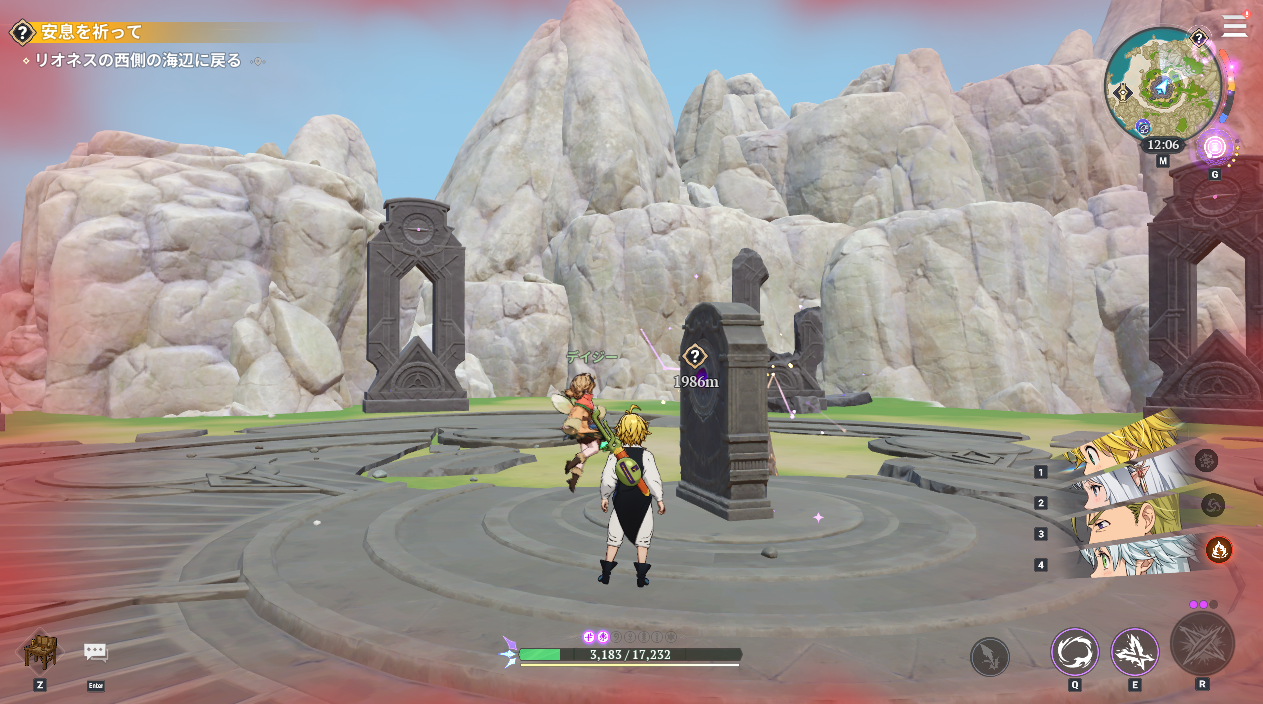Select the quest marker on the minimap edge
Viewport: 1263px width, 704px height.
[x=1199, y=38]
